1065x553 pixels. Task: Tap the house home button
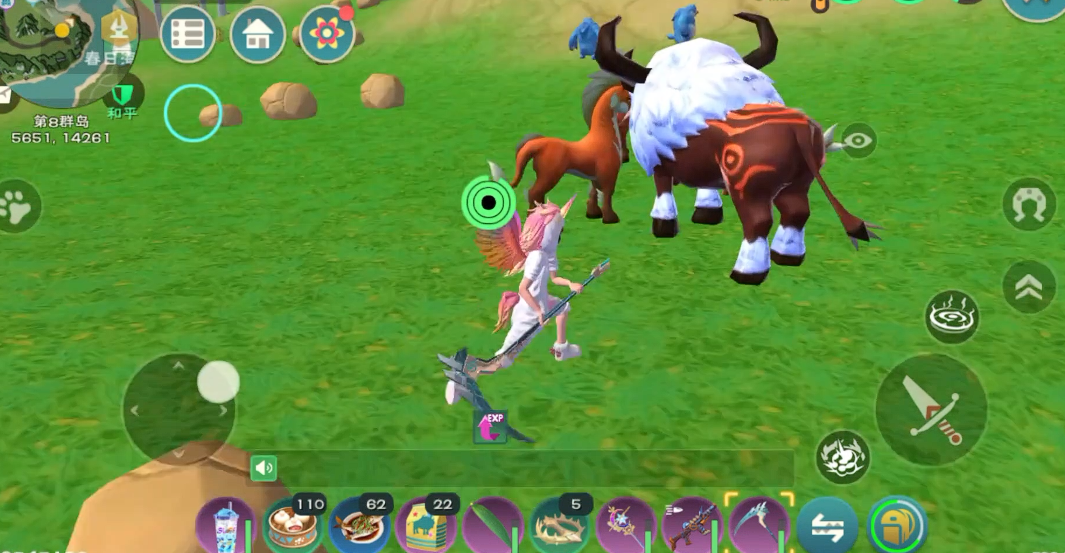(x=258, y=35)
